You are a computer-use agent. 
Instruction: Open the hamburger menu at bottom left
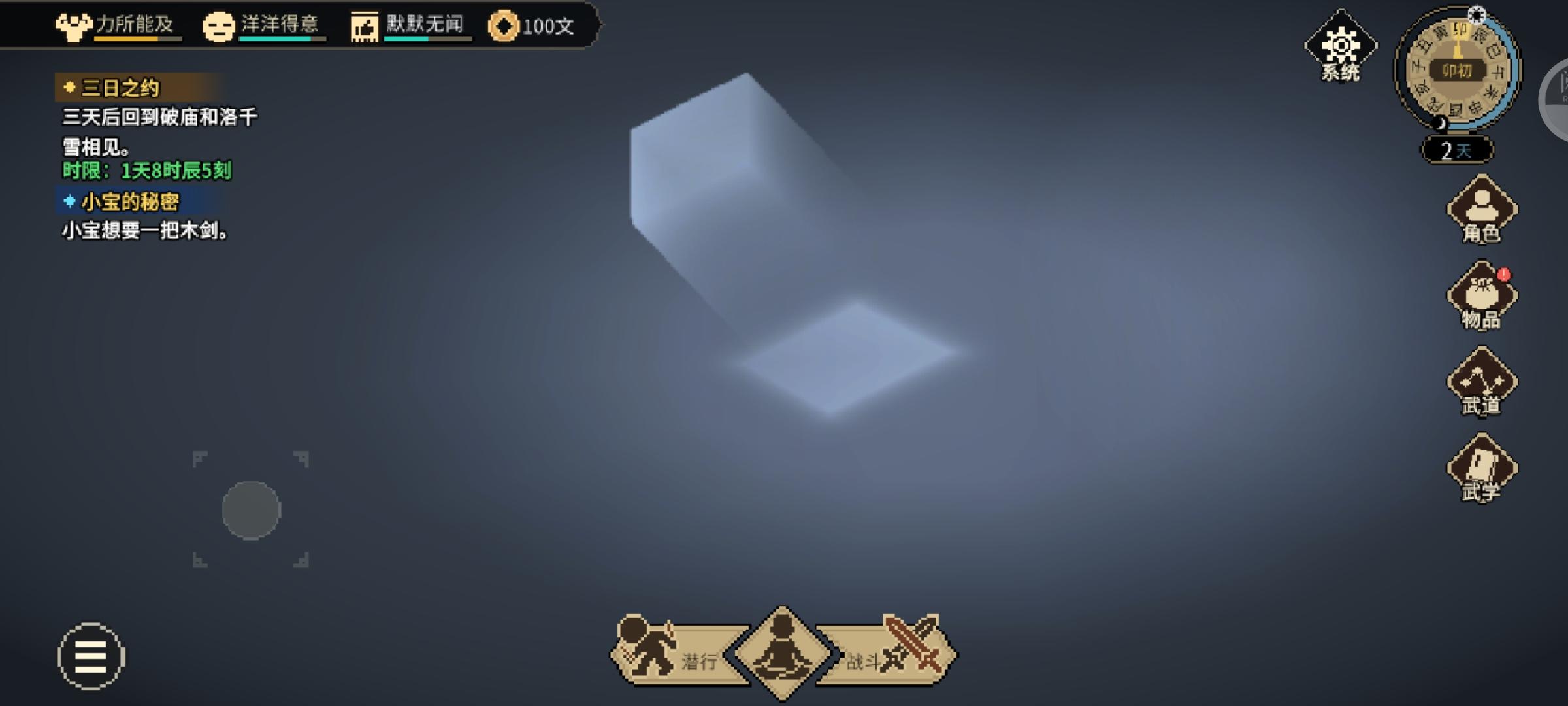point(91,657)
